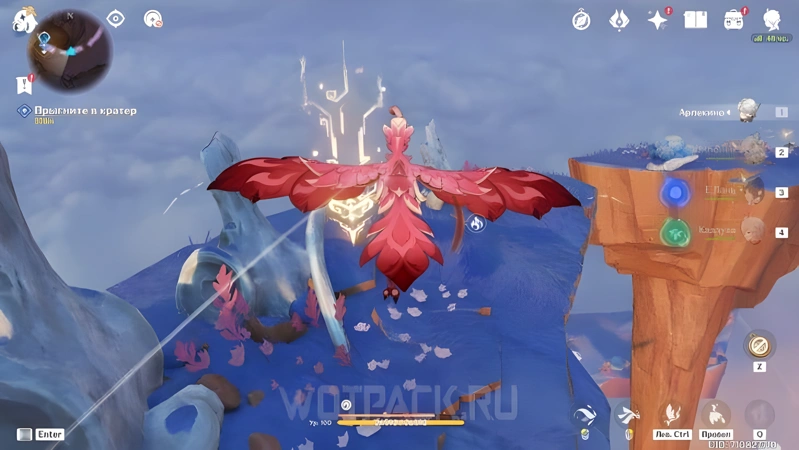
Task: Activate the skill icon labeled Пробел
Action: [x=715, y=414]
